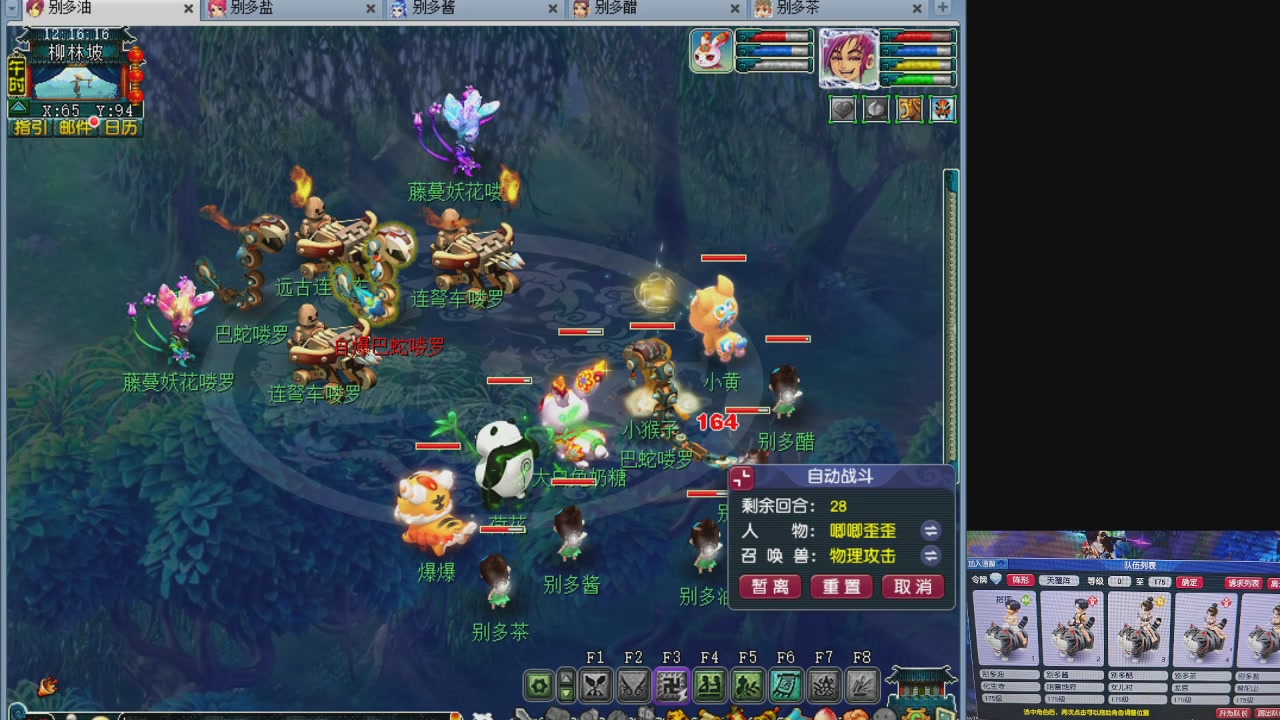This screenshot has height=720, width=1280.
Task: Cast the F4 skill from the hotbar
Action: [x=709, y=685]
